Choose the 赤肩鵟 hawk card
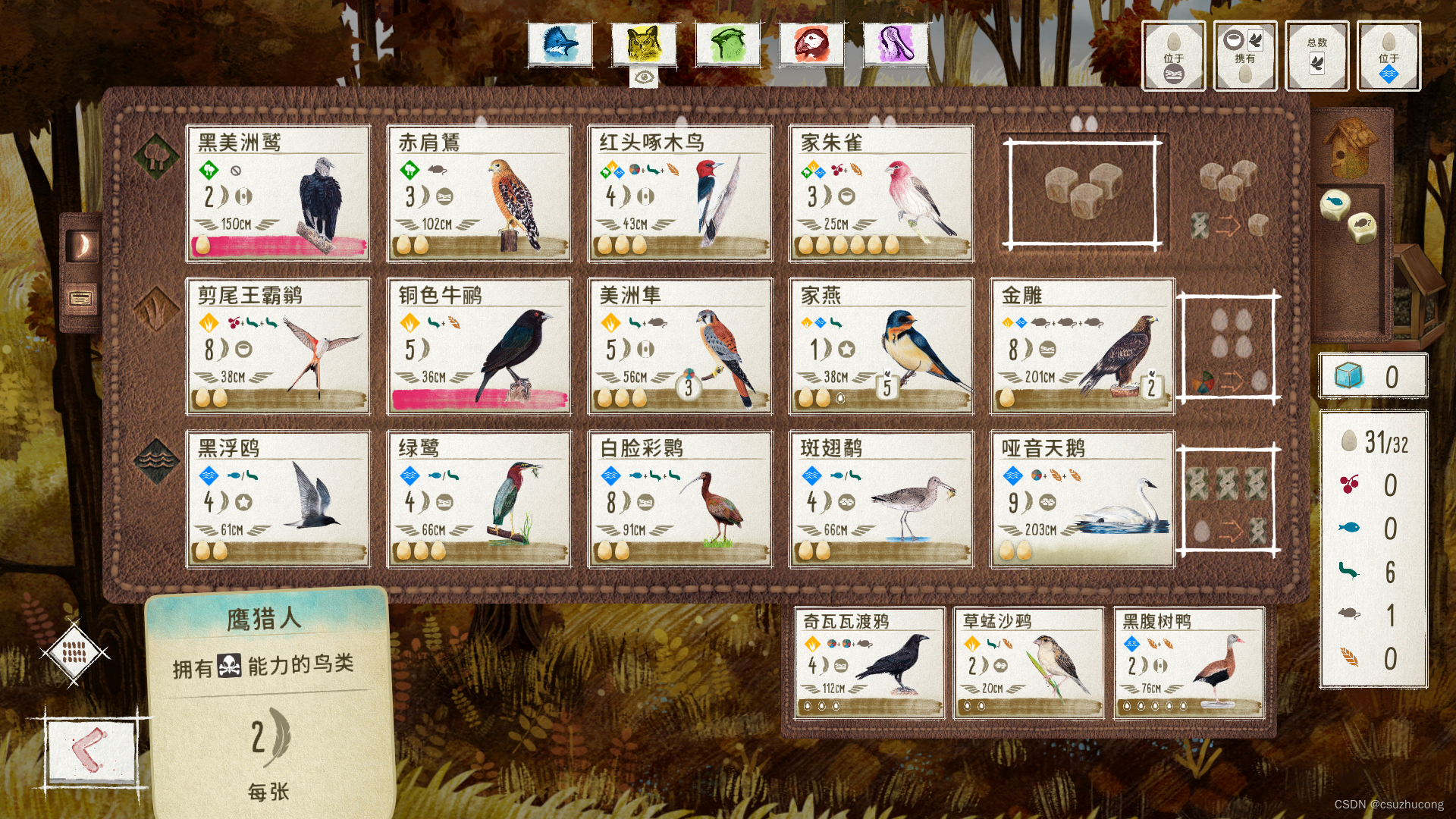This screenshot has height=819, width=1456. (479, 193)
